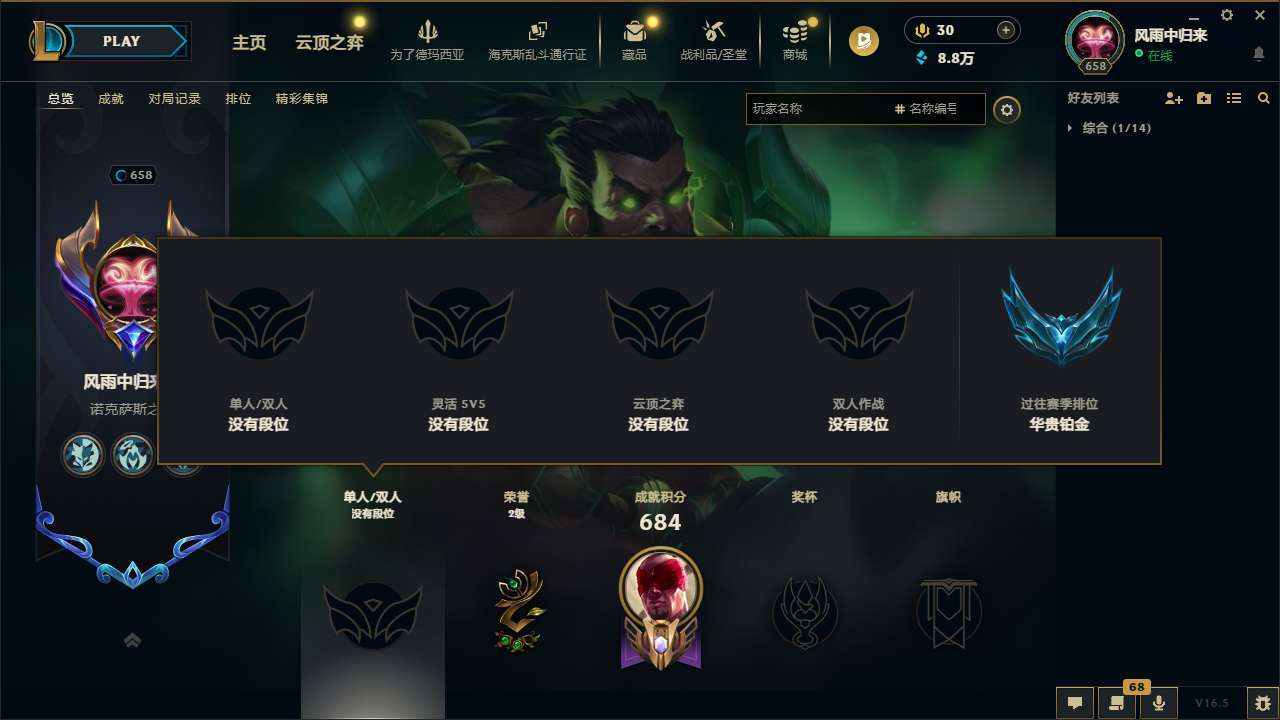Mute your microphone in the bottom bar
Viewport: 1280px width, 720px height.
1158,703
